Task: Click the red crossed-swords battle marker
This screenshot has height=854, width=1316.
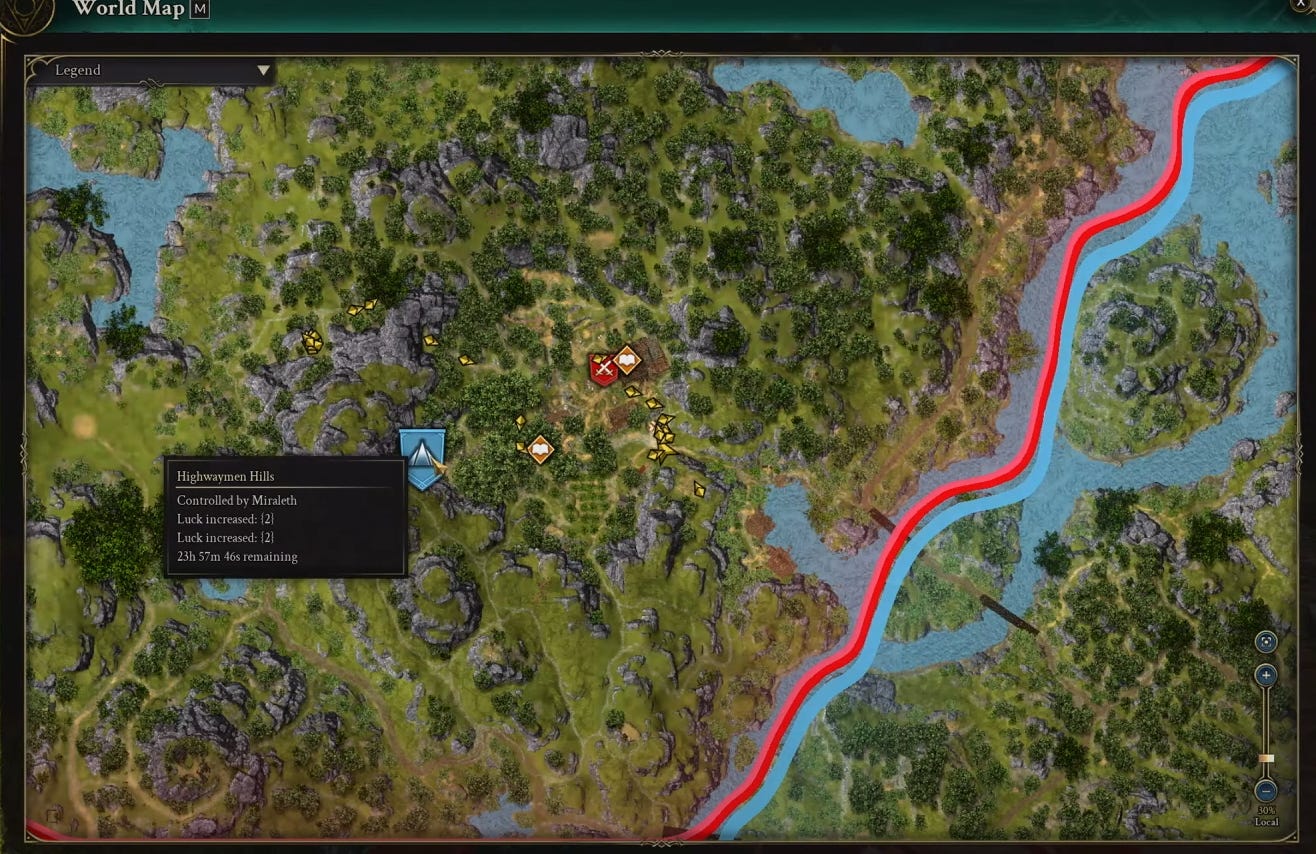Action: (x=603, y=368)
